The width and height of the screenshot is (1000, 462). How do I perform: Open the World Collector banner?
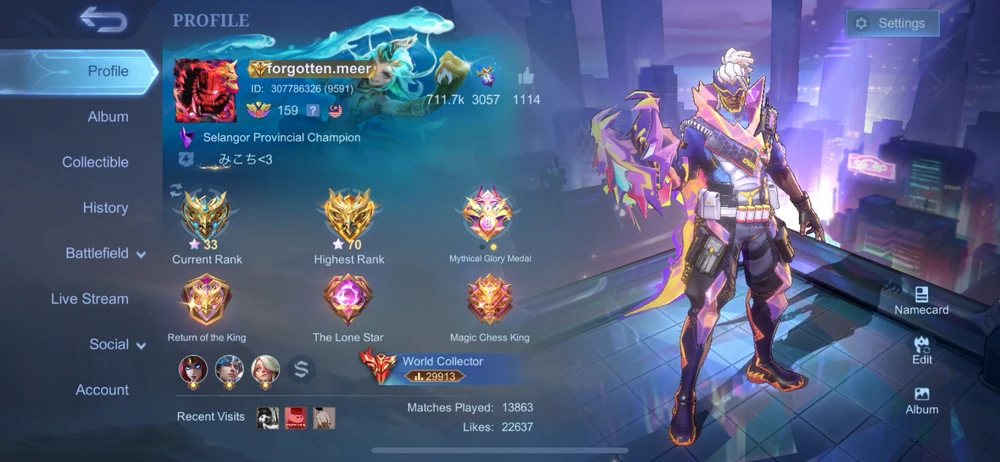click(440, 367)
